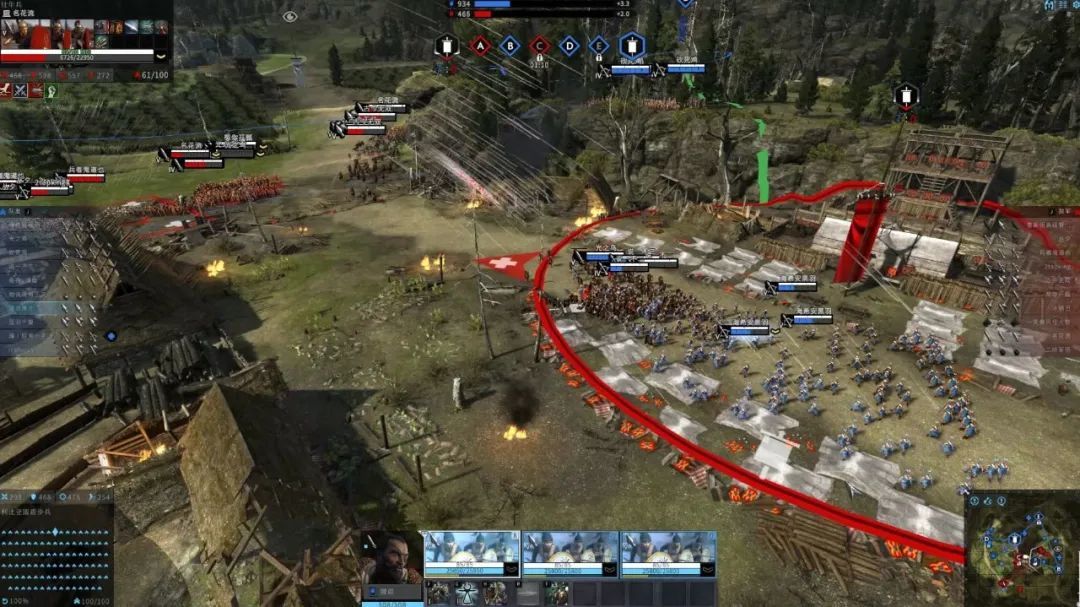This screenshot has height=607, width=1080.
Task: Select the first unit card in the army panel
Action: click(x=471, y=554)
